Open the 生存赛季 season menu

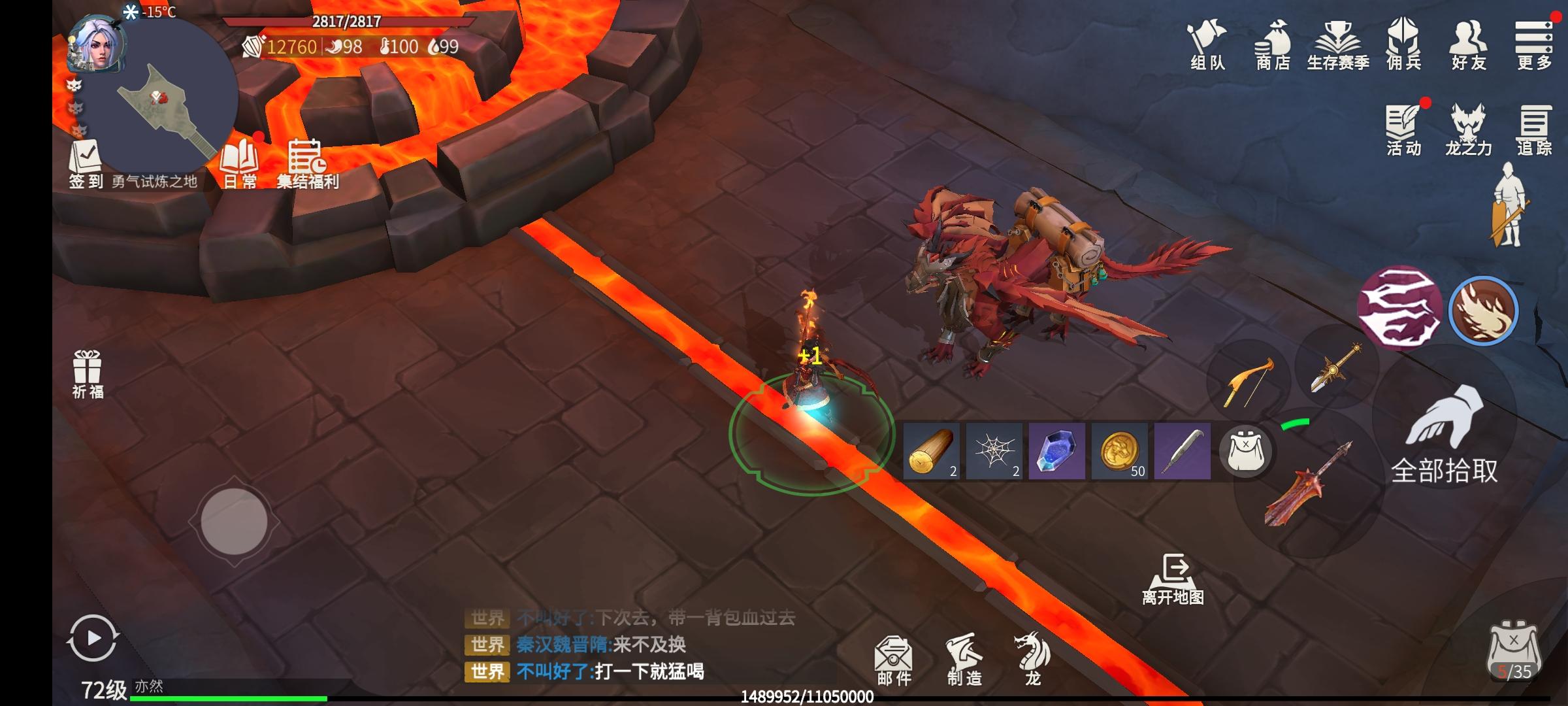point(1337,44)
